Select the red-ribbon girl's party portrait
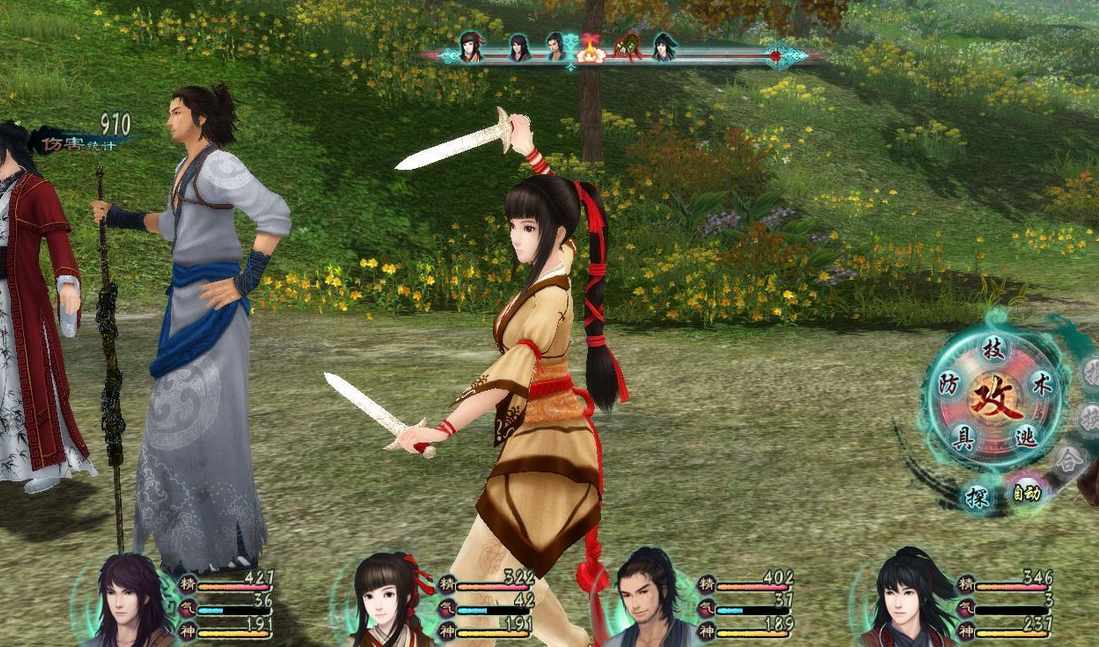The width and height of the screenshot is (1099, 647). [391, 602]
